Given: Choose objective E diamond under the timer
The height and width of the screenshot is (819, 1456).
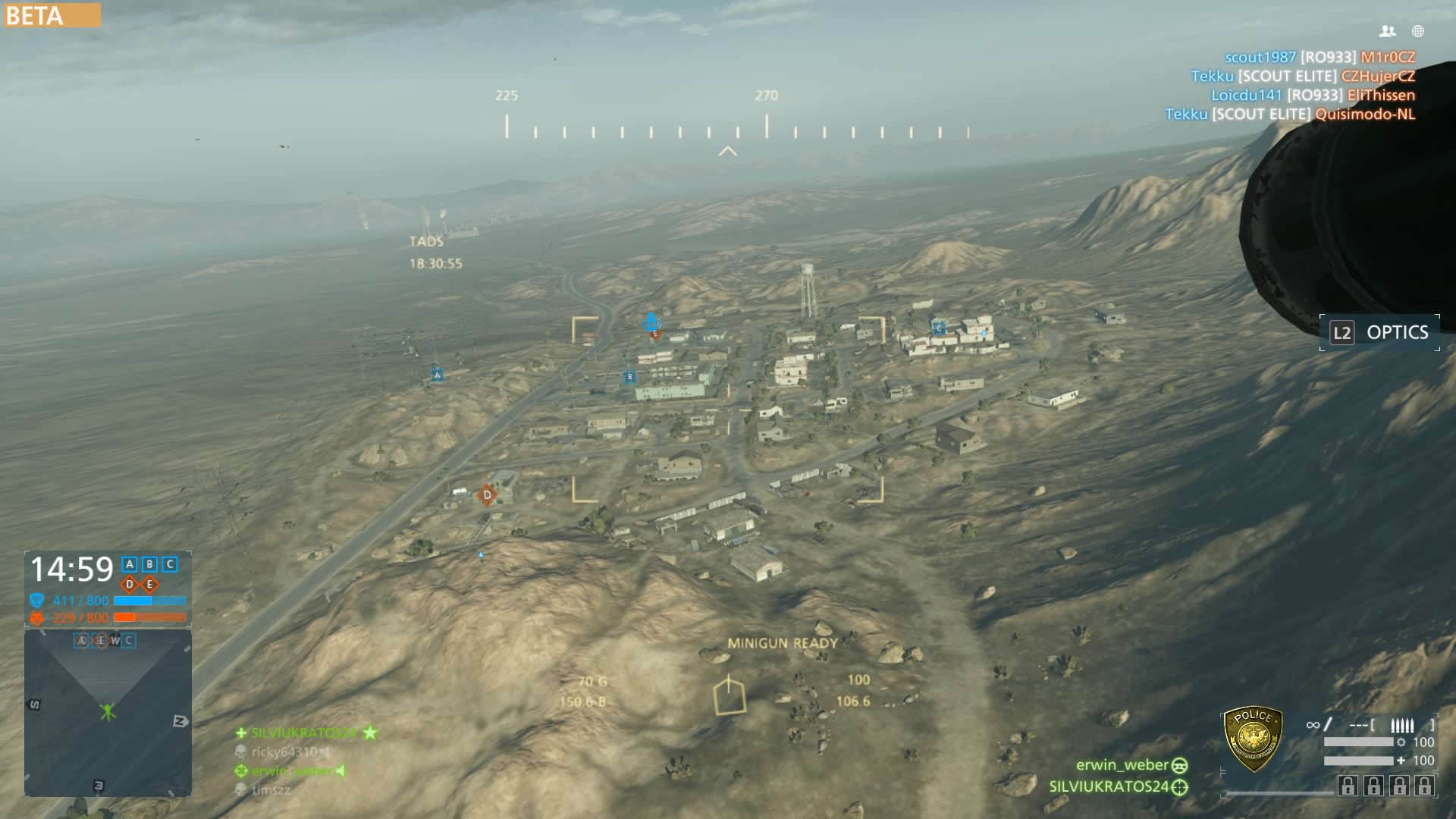Looking at the screenshot, I should [149, 584].
